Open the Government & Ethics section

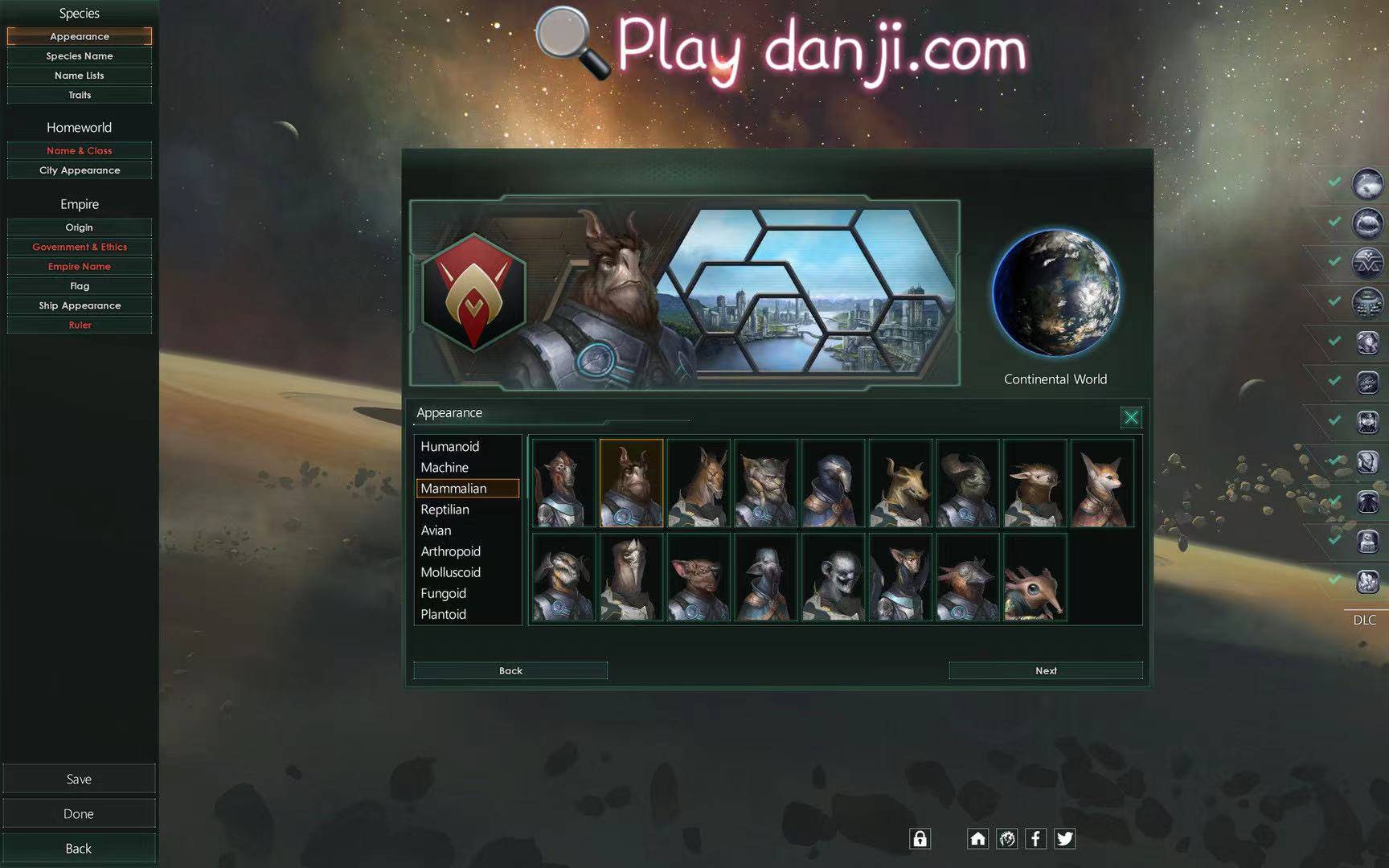[79, 247]
